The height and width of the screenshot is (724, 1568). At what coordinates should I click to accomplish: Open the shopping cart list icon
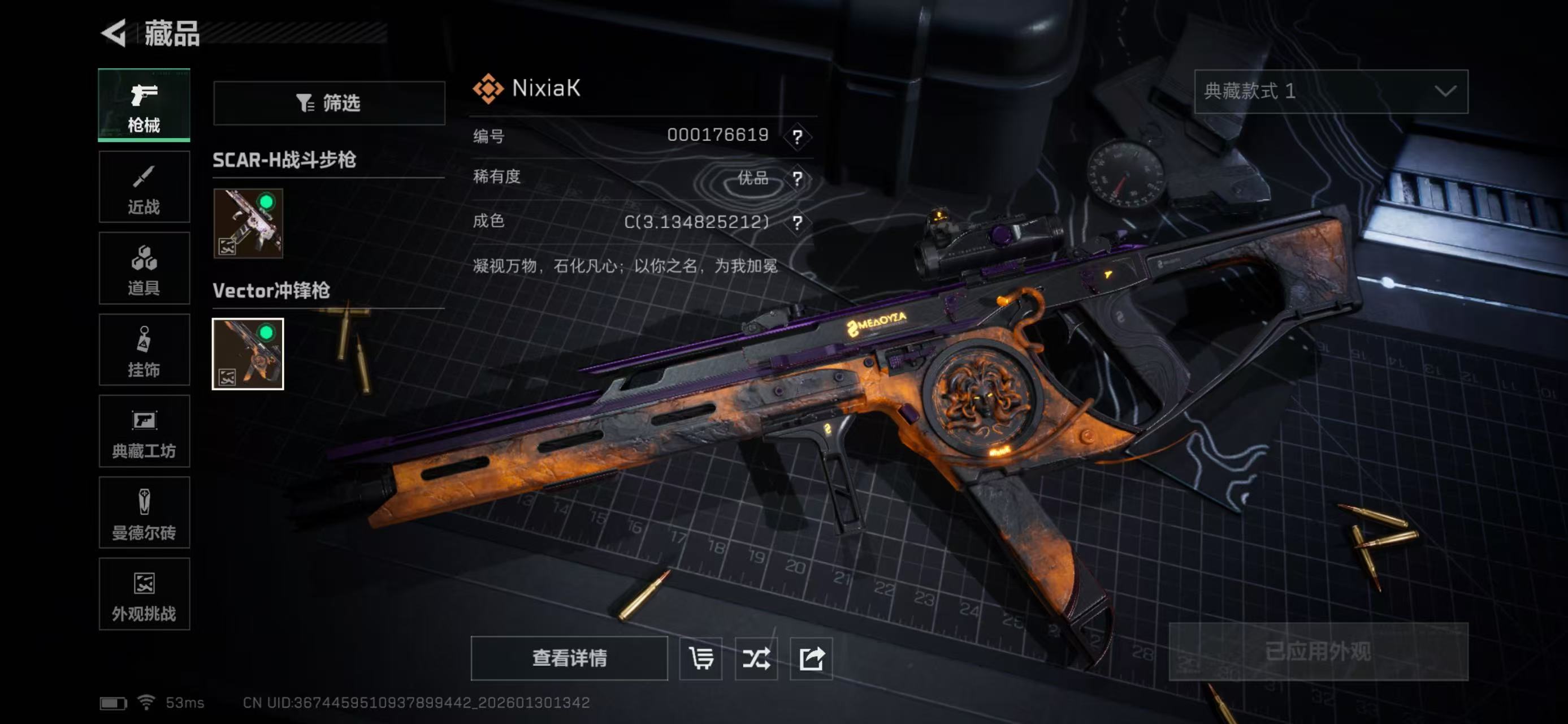coord(700,658)
